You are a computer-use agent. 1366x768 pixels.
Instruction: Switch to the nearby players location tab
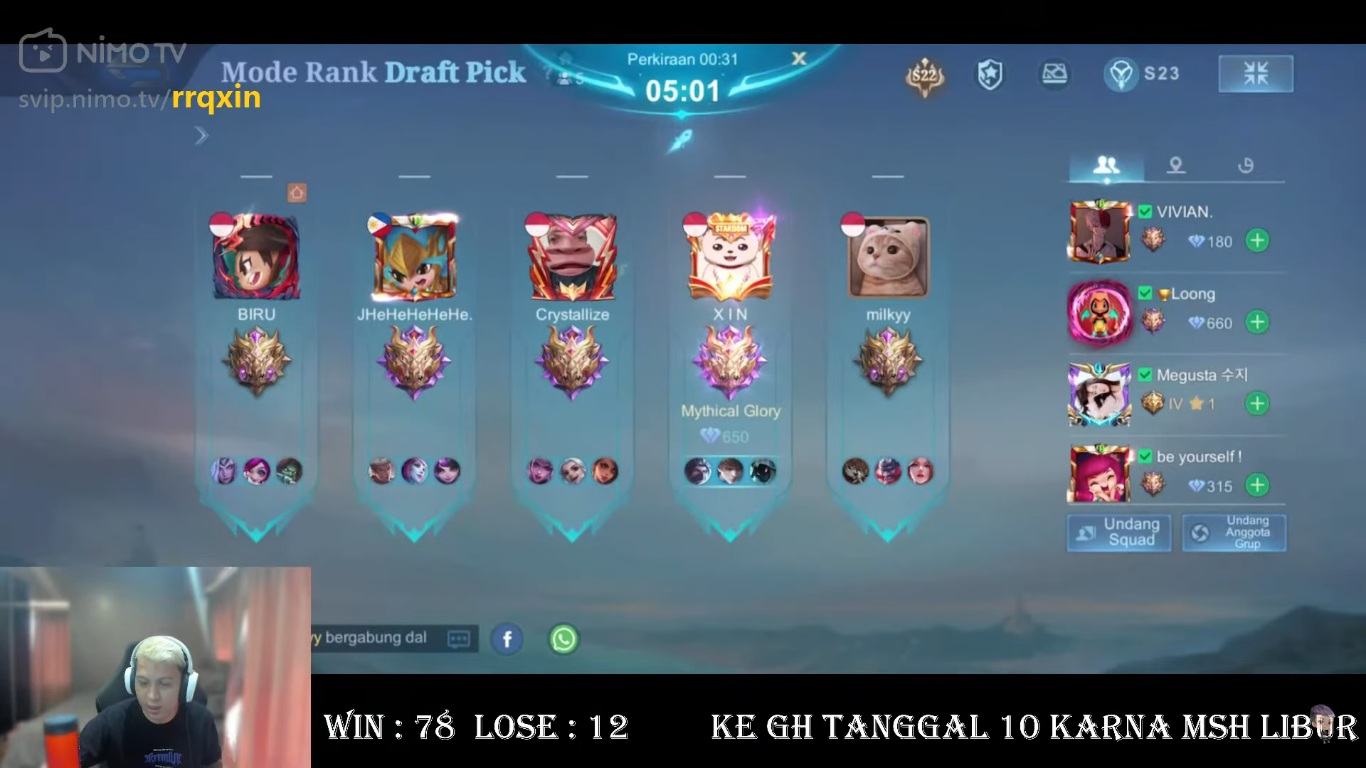coord(1175,165)
